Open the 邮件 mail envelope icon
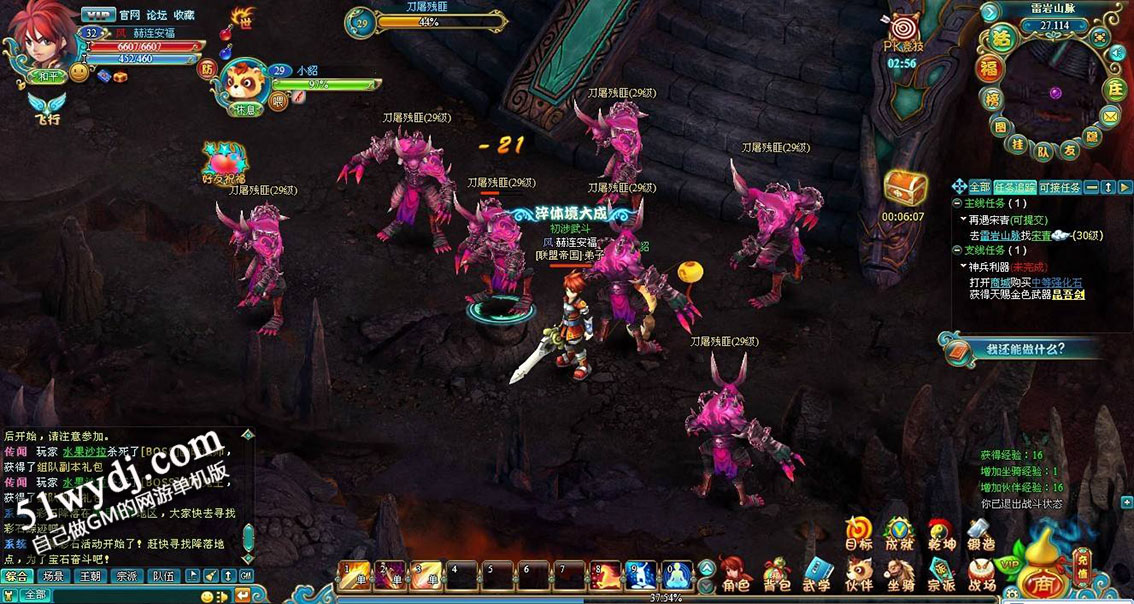The width and height of the screenshot is (1134, 604). 1109,118
